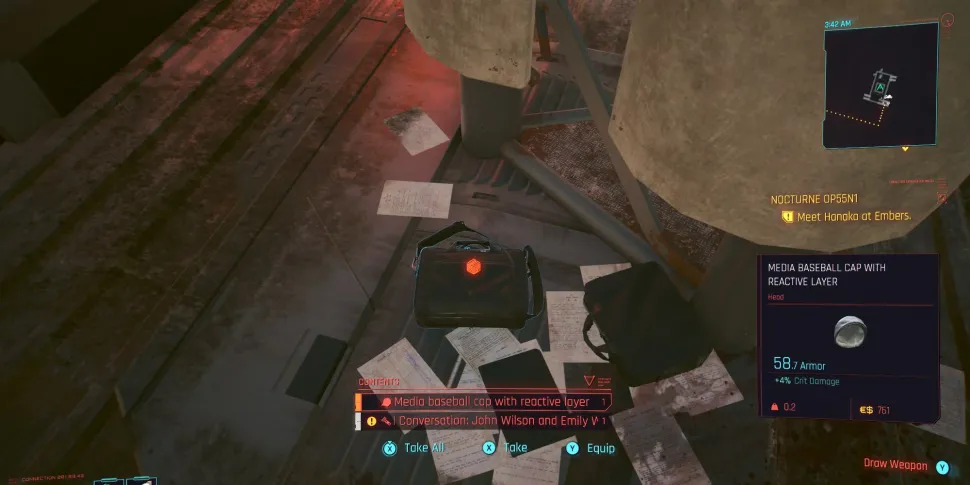Click the Nocturne OP55N1 quest title
This screenshot has height=485, width=970.
click(x=814, y=199)
